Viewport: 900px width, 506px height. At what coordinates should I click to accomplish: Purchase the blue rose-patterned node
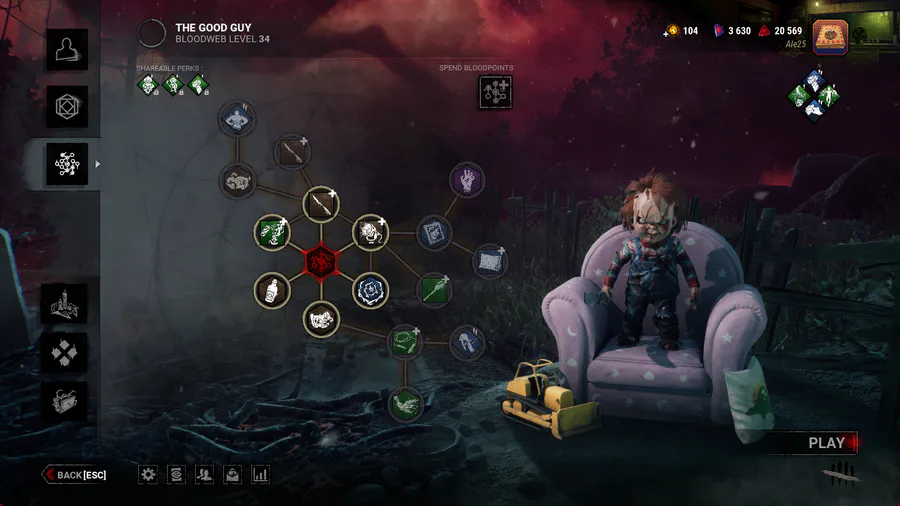(370, 291)
